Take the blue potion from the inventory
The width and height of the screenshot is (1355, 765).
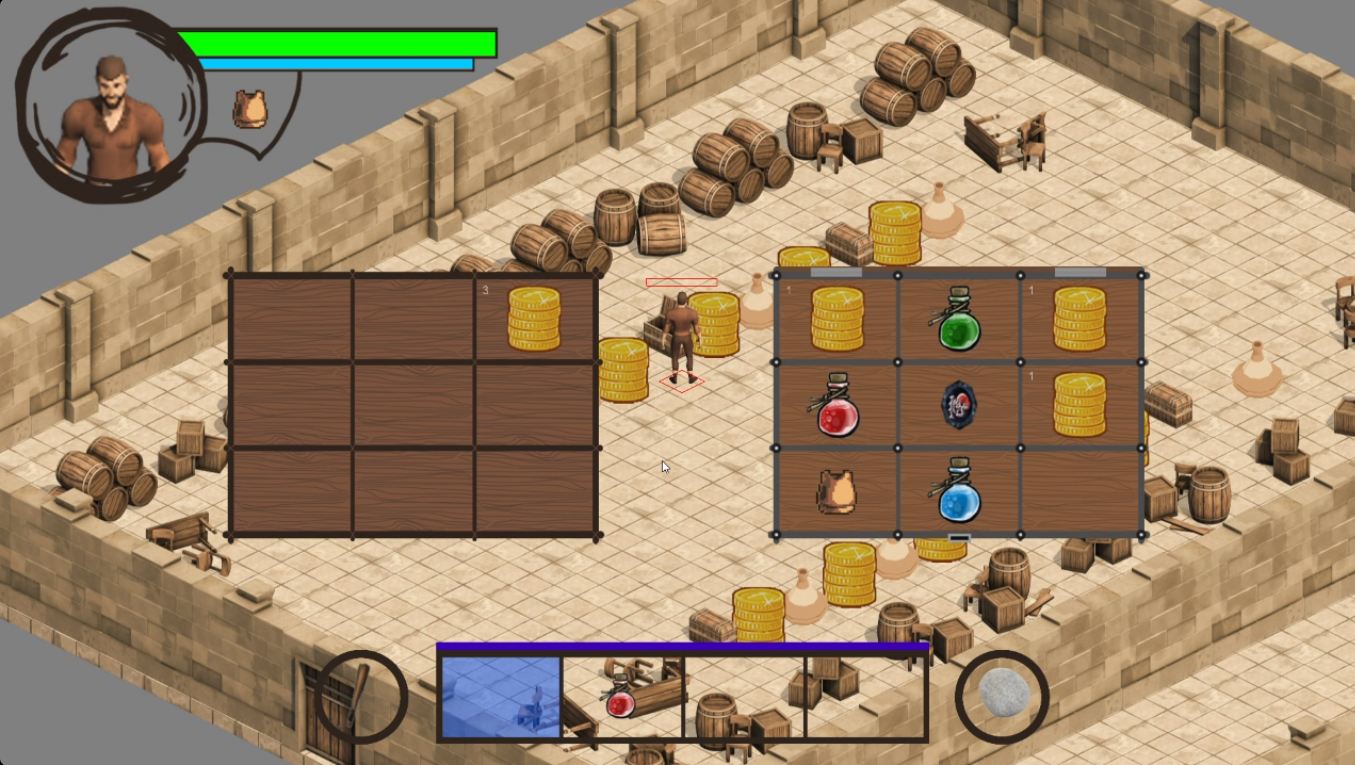click(x=959, y=491)
